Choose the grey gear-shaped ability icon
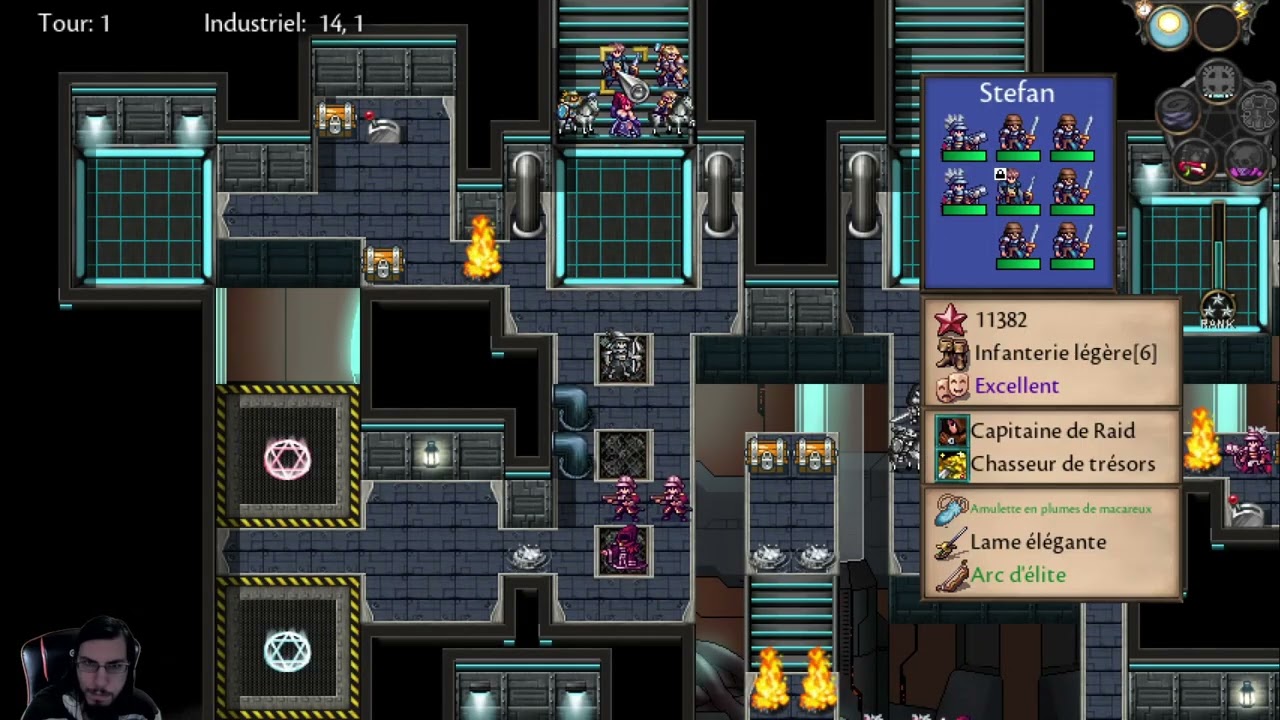This screenshot has height=720, width=1280. click(1257, 111)
